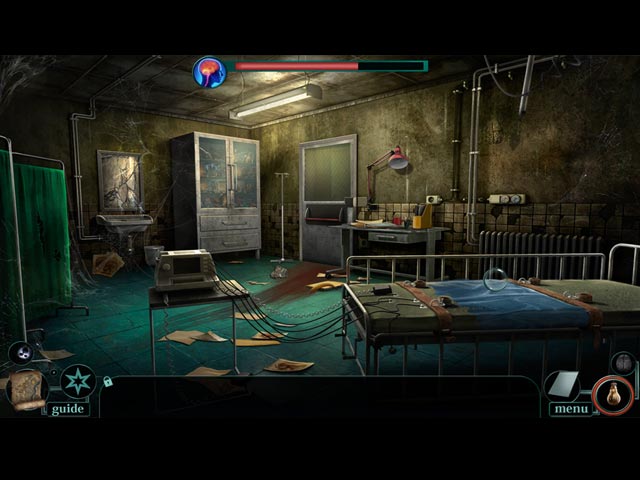Open the game menu
Image resolution: width=640 pixels, height=480 pixels.
(x=569, y=408)
